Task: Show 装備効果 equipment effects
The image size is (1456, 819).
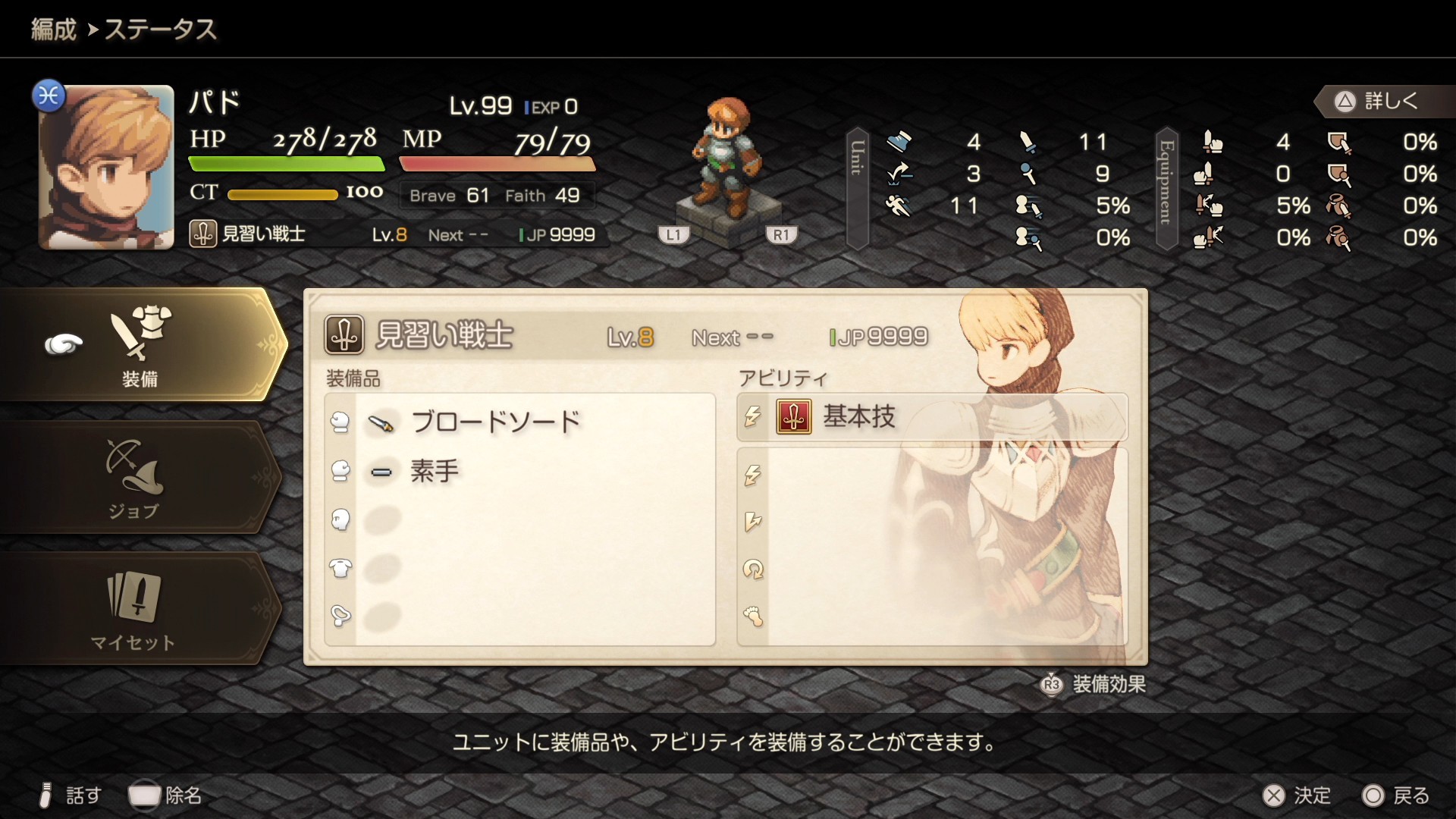Action: [x=1094, y=684]
